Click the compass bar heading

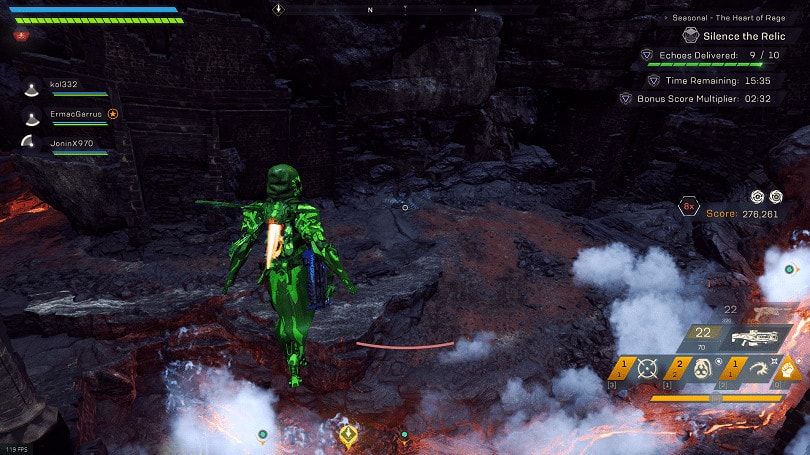point(370,9)
